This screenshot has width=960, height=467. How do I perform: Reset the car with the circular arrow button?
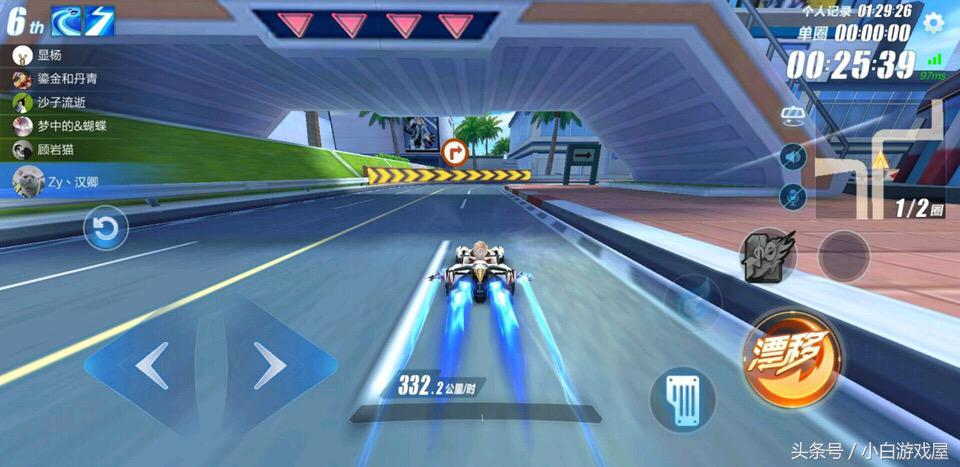105,229
